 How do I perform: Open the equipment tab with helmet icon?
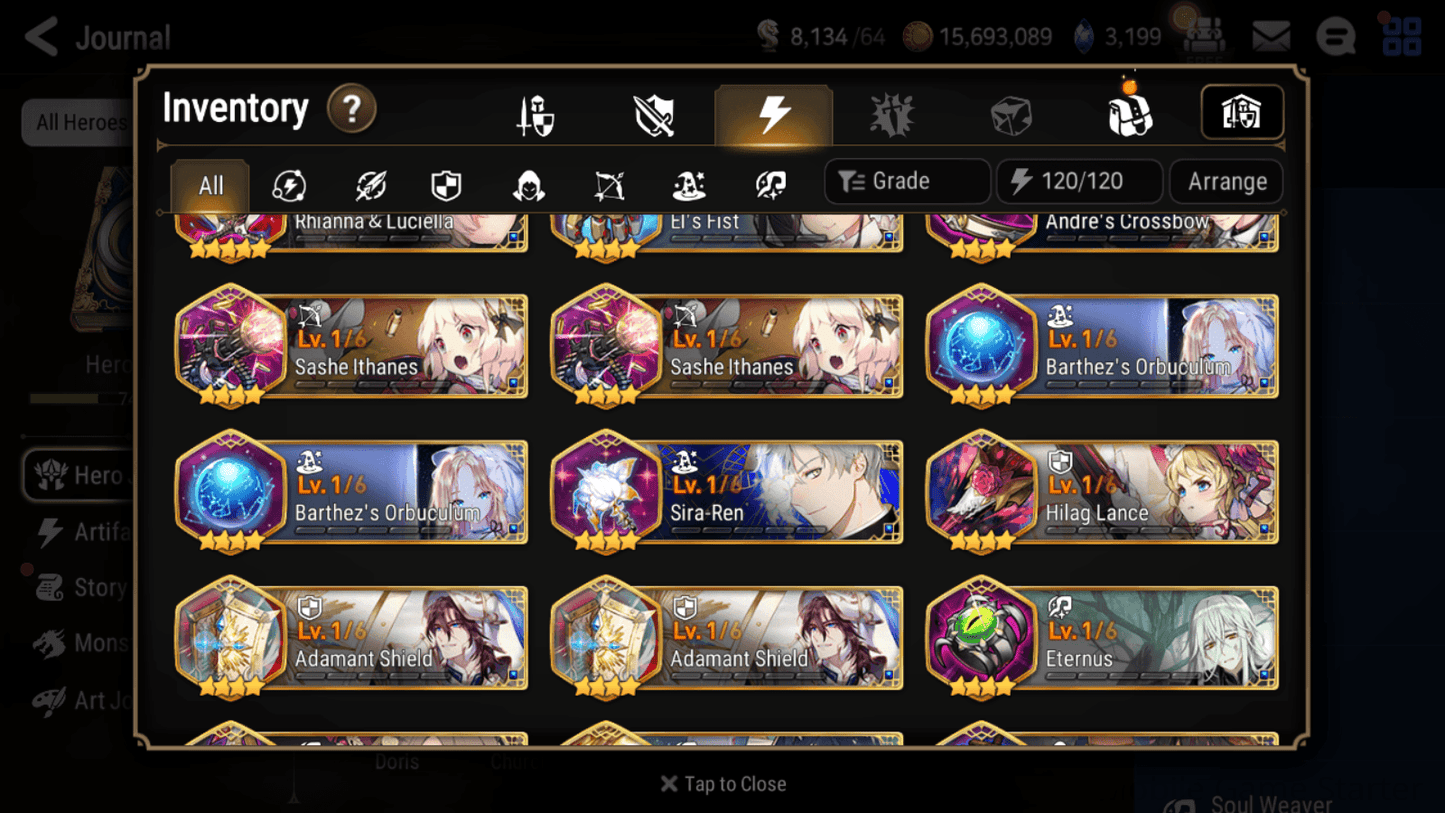[536, 113]
